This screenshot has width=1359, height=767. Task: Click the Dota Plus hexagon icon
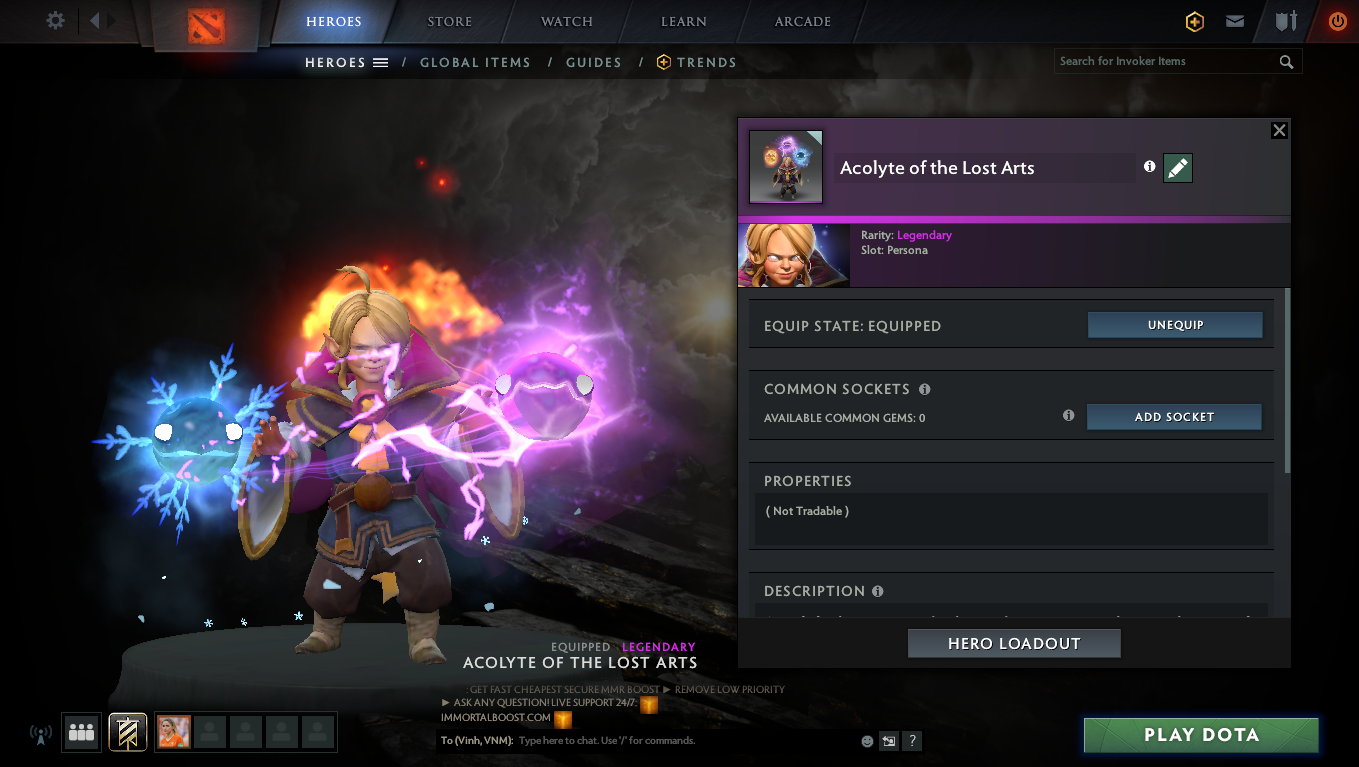1194,21
